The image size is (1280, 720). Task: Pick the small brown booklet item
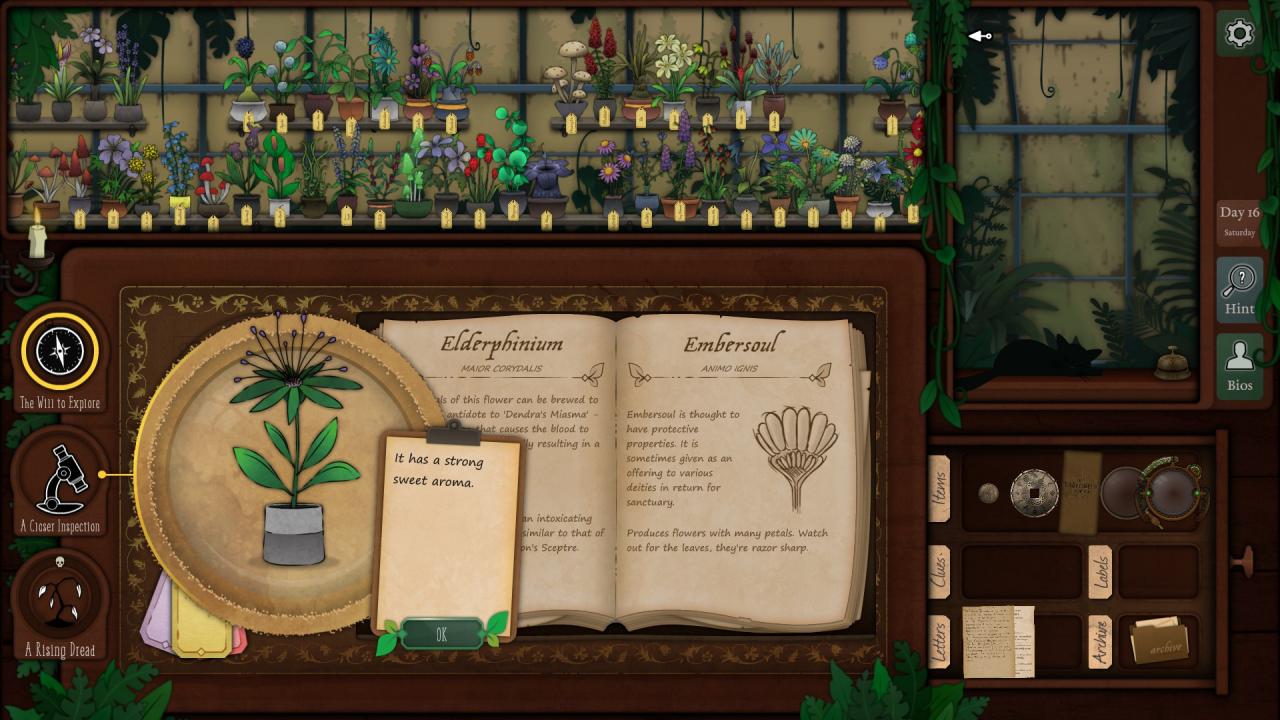tap(1079, 491)
